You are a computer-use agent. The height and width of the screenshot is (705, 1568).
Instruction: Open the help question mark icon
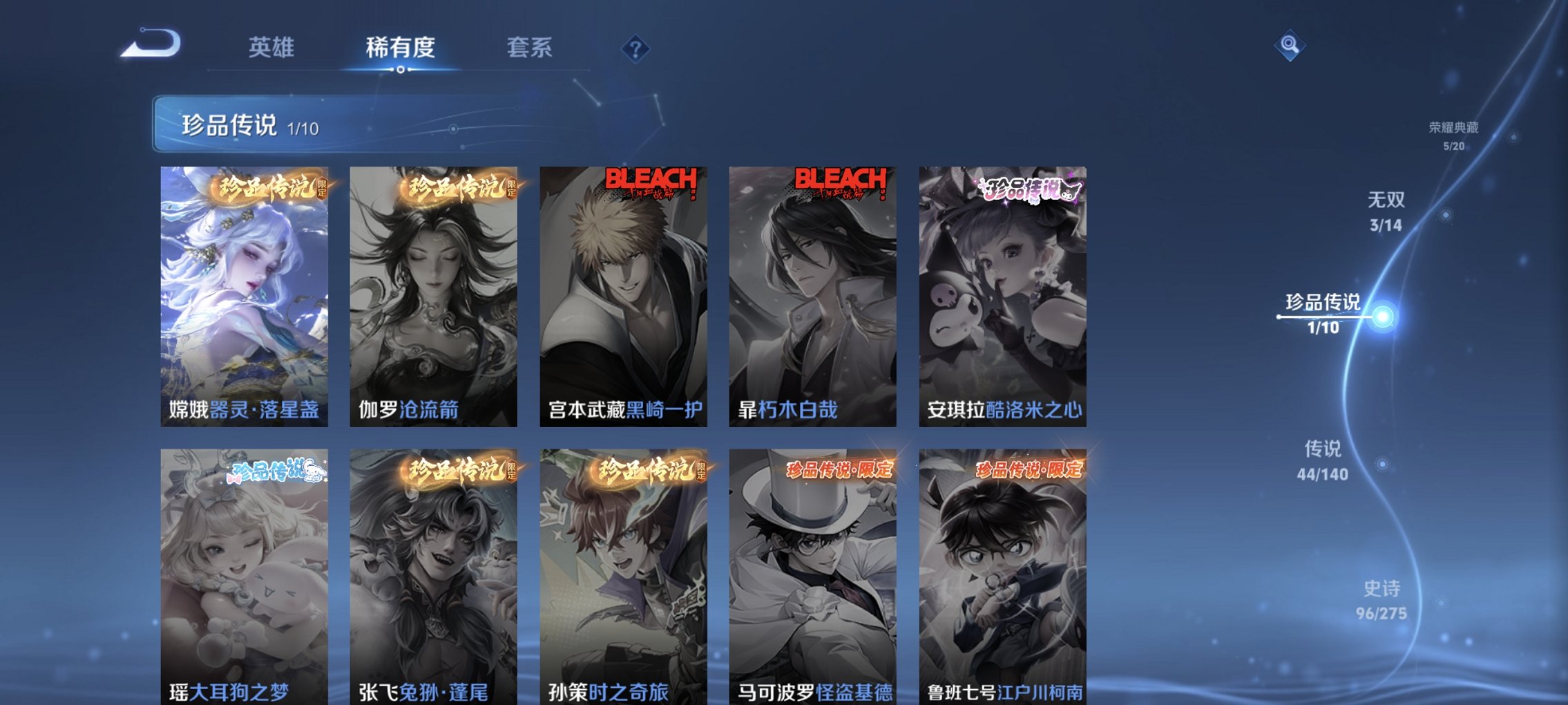tap(636, 48)
